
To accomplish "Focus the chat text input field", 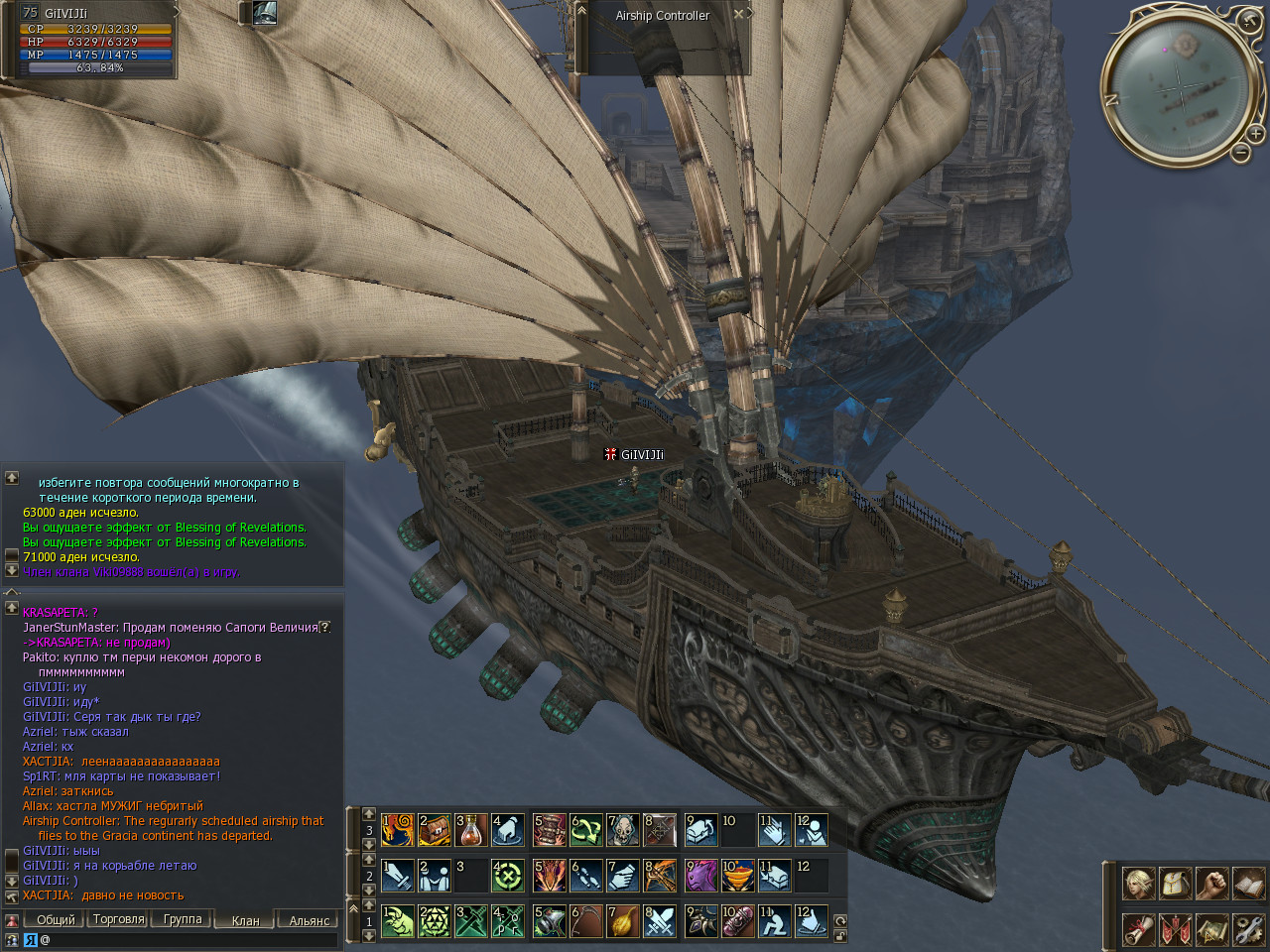I will pos(189,939).
